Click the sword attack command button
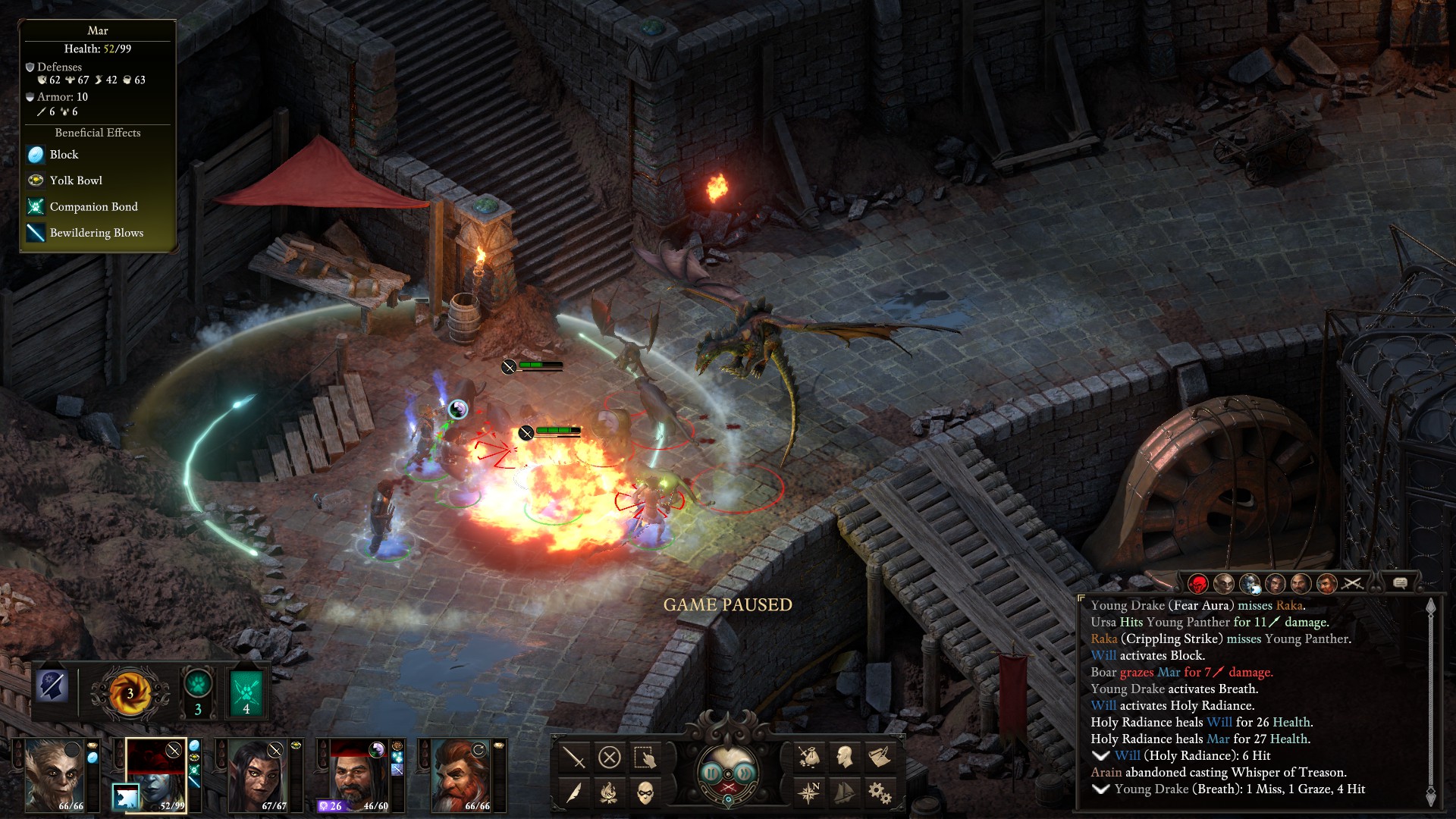Screen dimensions: 1456x819 574,757
